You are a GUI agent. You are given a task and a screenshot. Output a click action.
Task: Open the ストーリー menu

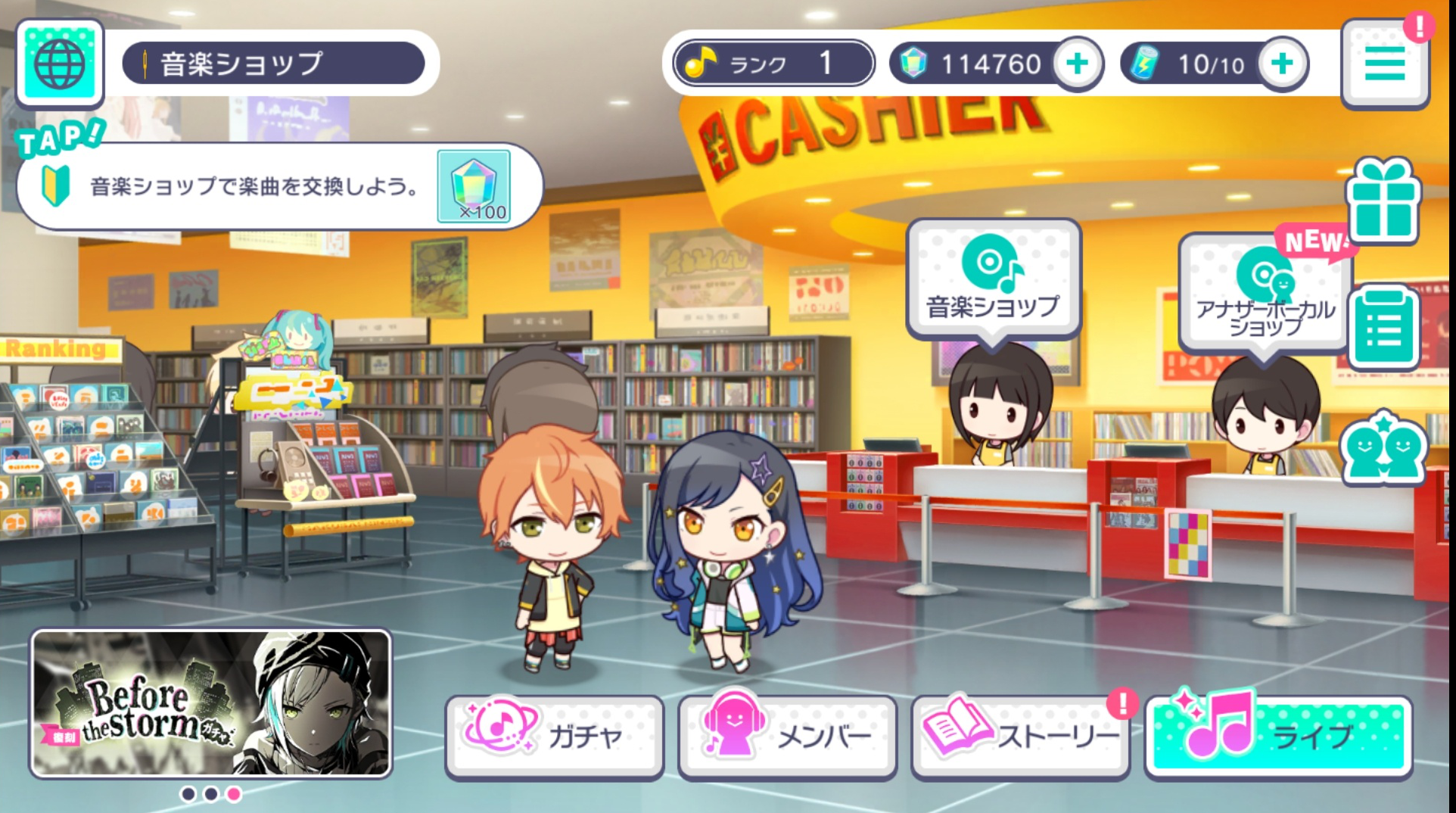[1020, 735]
